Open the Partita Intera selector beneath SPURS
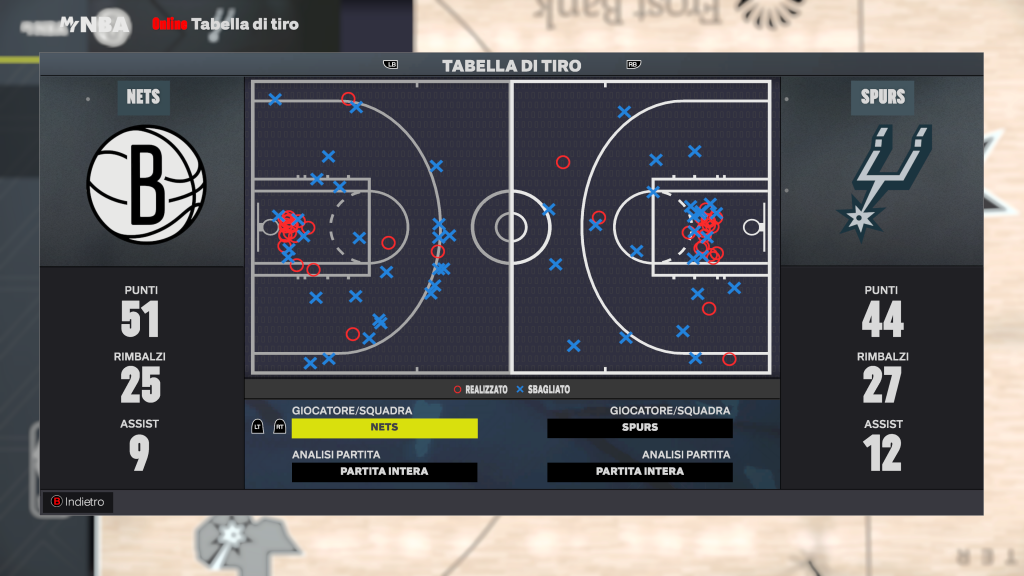 click(x=640, y=472)
